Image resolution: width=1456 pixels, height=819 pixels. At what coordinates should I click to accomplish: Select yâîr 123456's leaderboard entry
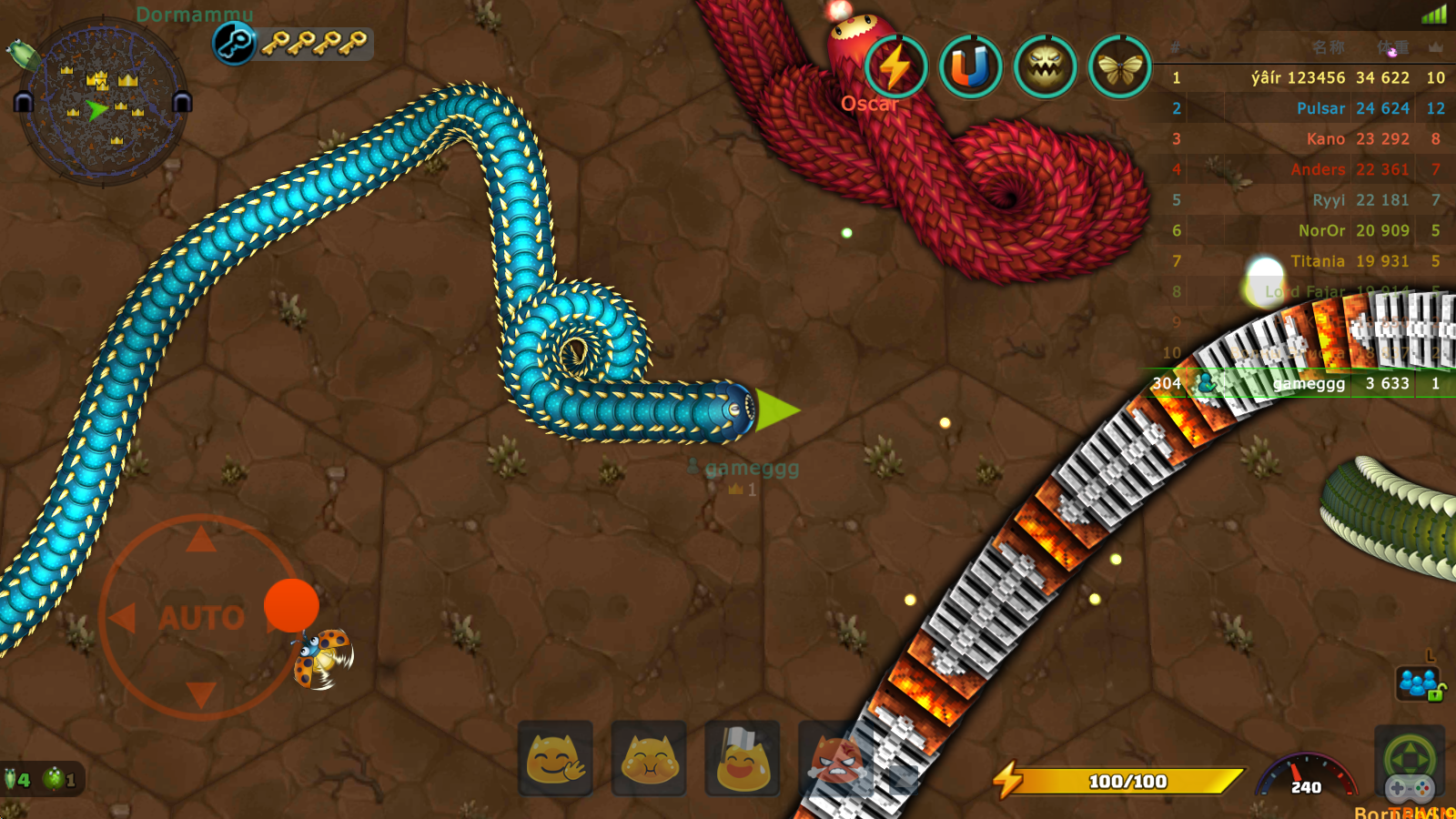pyautogui.click(x=1306, y=78)
